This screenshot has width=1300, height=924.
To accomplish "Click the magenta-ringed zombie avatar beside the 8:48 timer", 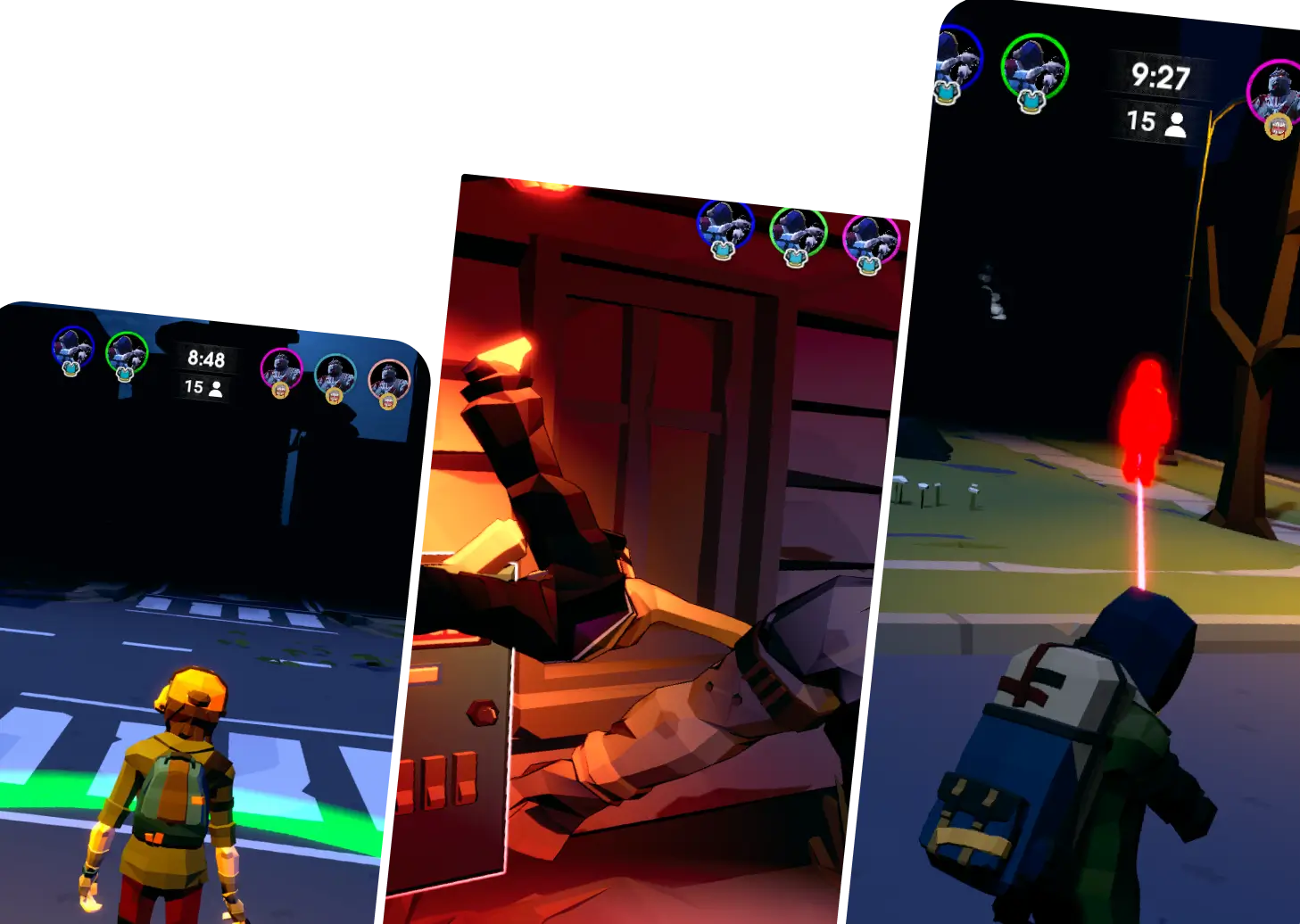I will point(281,368).
